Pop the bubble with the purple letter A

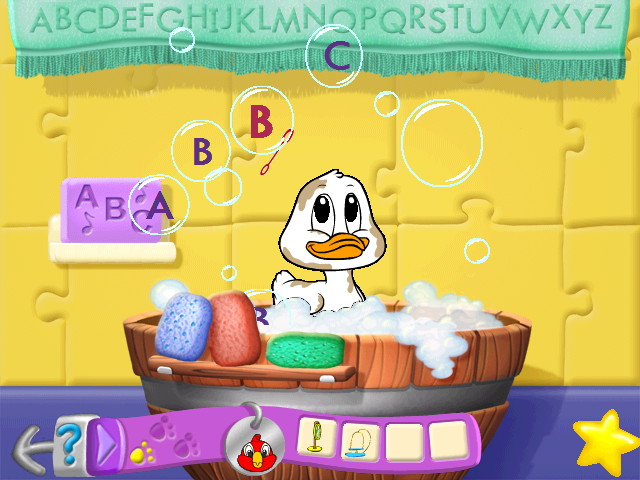pos(160,207)
